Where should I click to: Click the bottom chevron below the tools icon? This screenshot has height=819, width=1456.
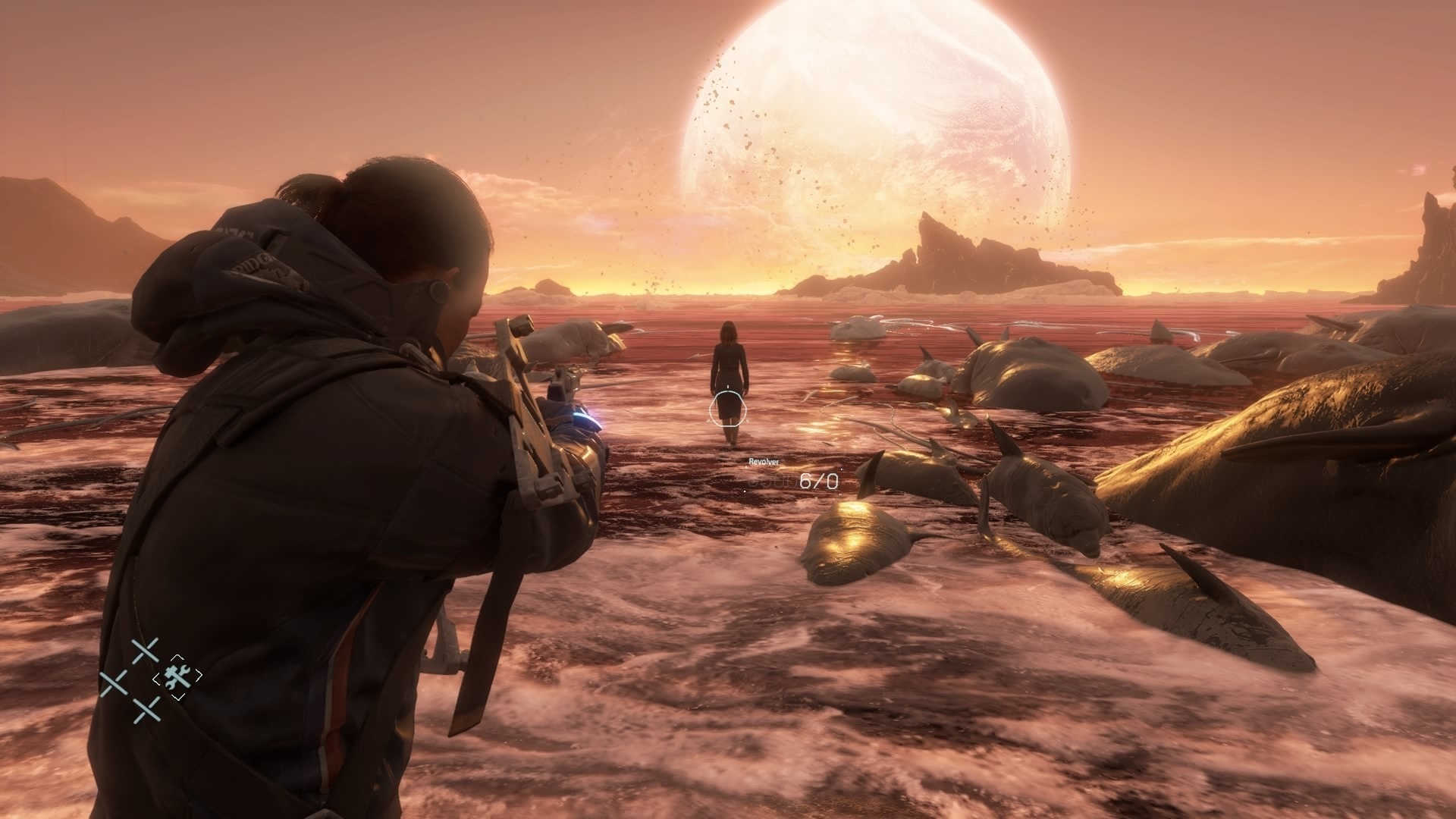tap(178, 697)
